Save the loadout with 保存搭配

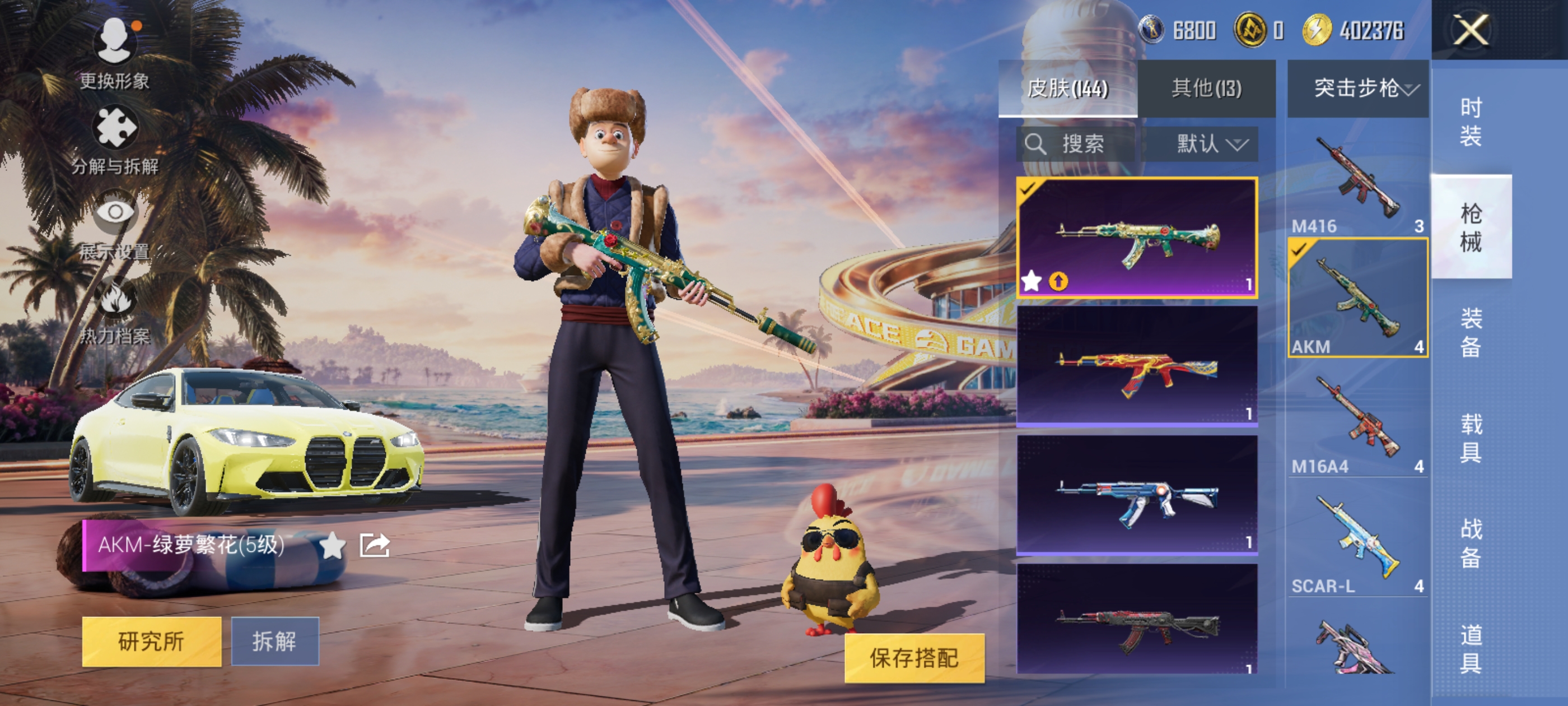[914, 657]
